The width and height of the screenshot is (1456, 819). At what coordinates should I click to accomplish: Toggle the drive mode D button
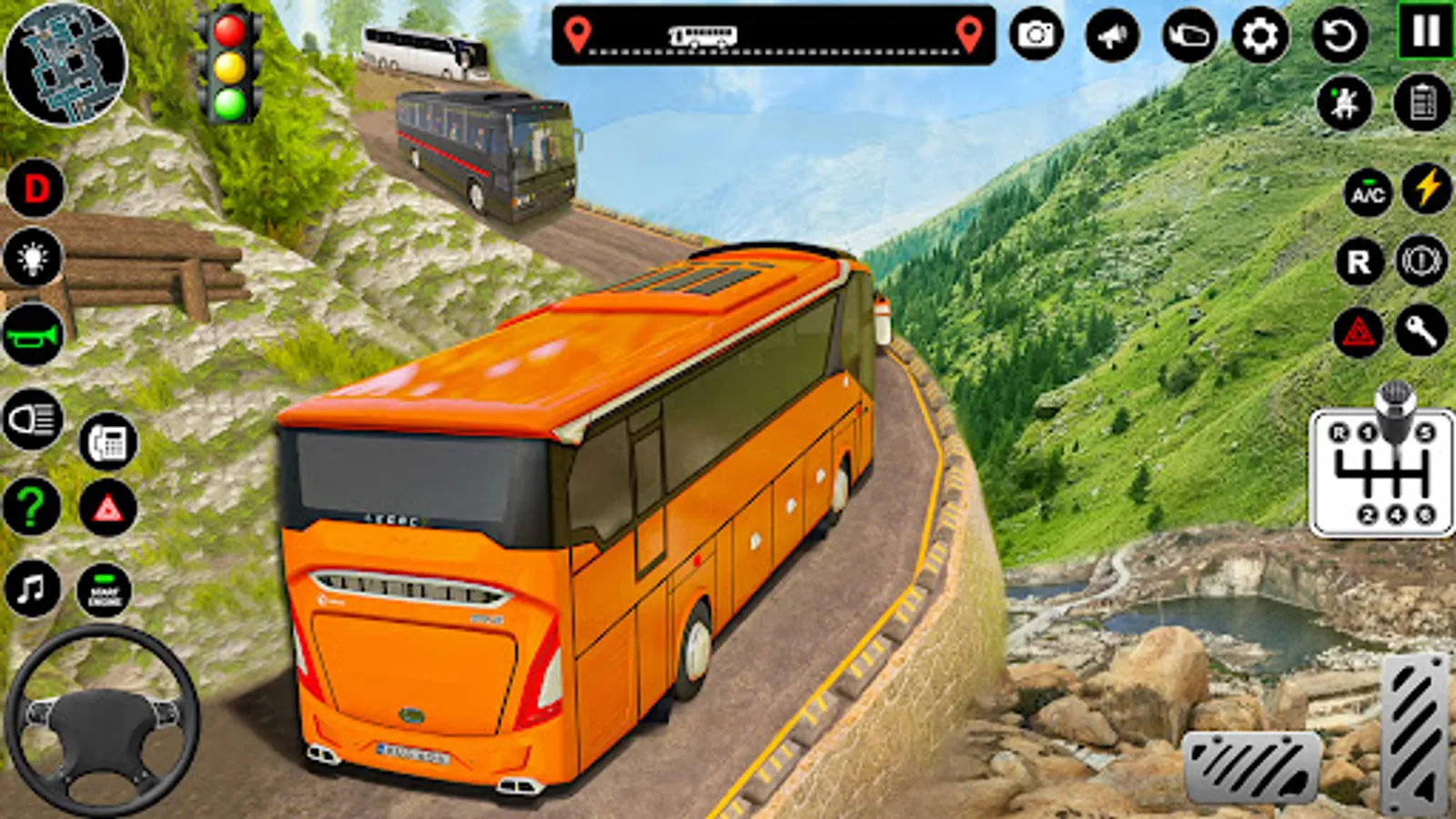click(35, 188)
